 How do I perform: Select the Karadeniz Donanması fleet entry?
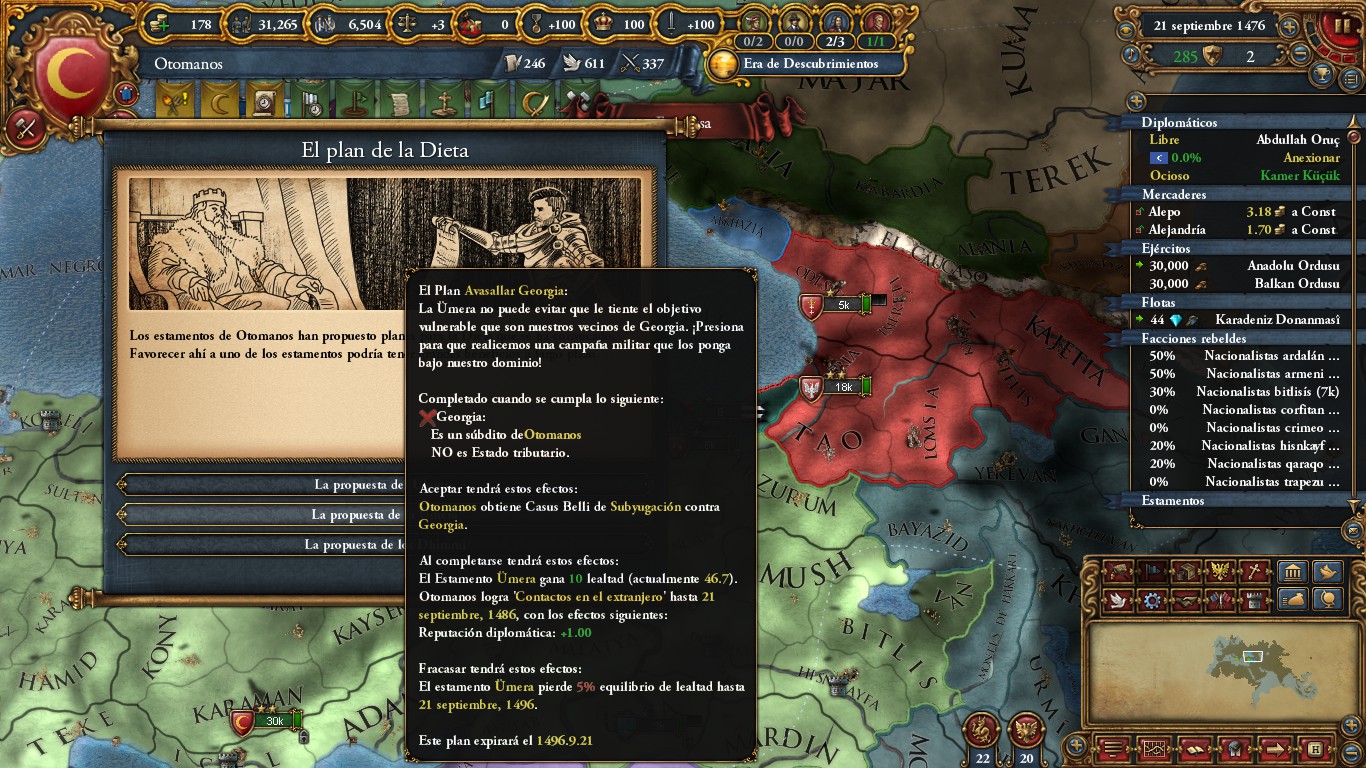point(1239,320)
